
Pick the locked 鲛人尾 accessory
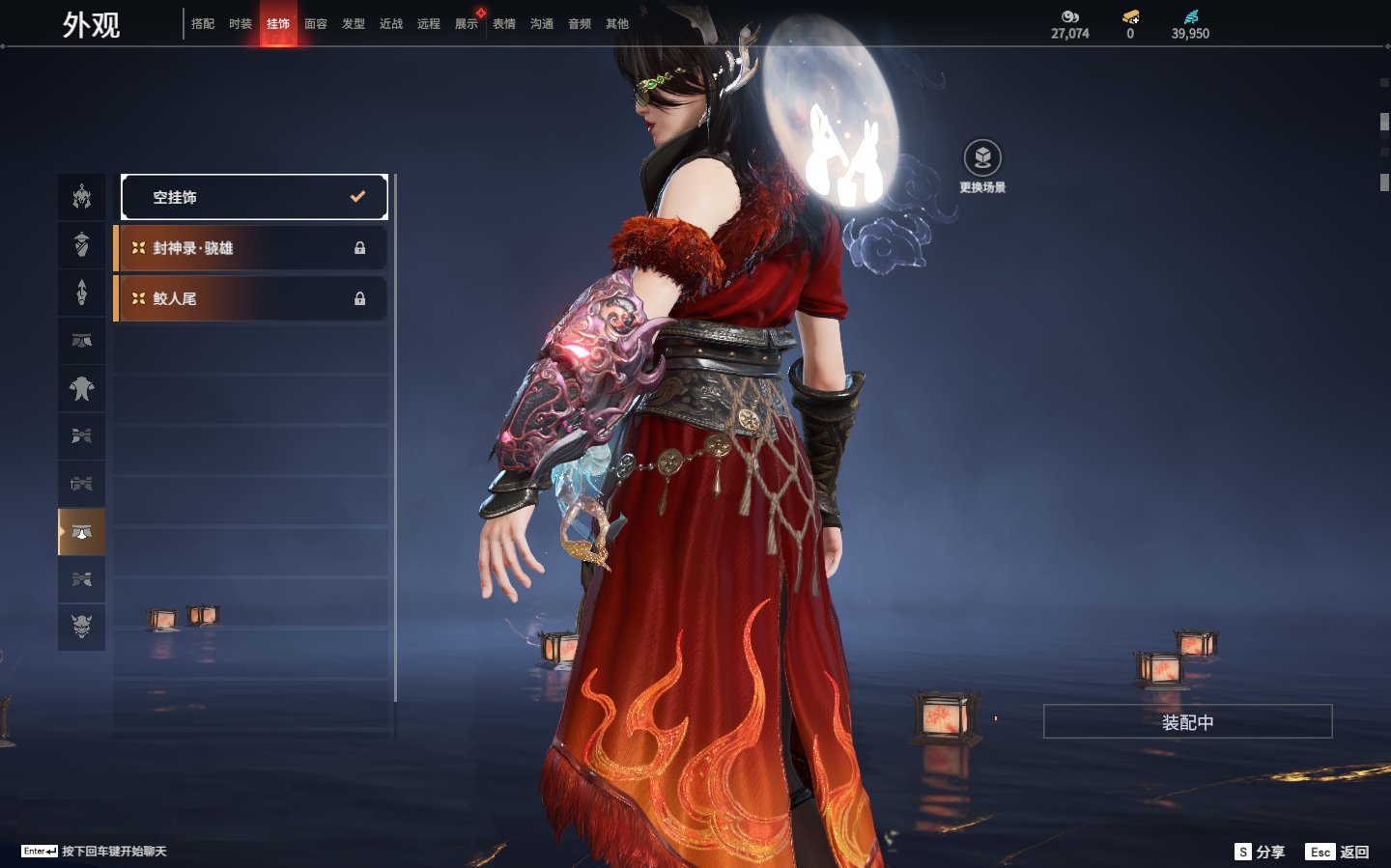251,298
